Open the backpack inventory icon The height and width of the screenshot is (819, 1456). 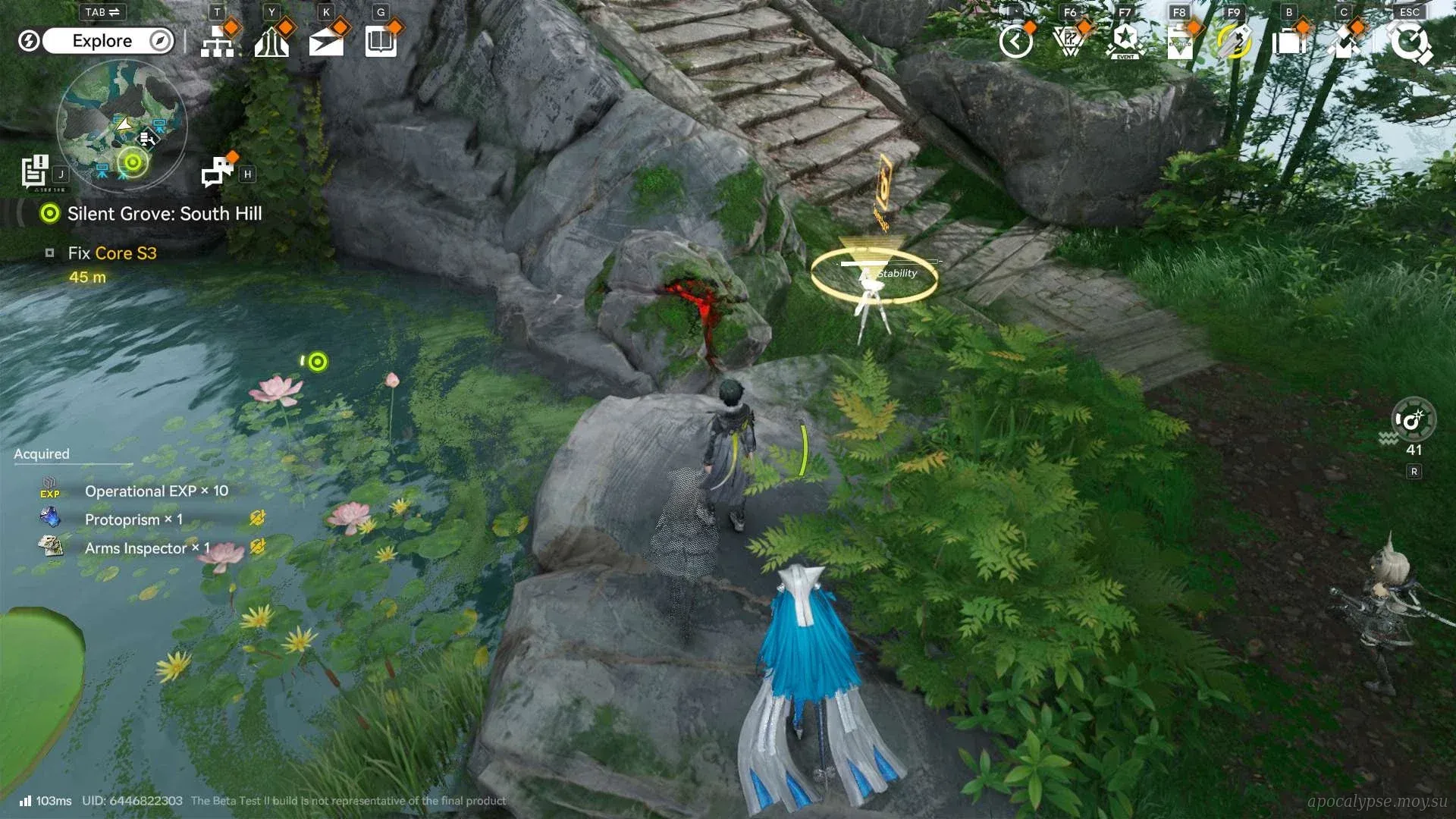[1288, 42]
